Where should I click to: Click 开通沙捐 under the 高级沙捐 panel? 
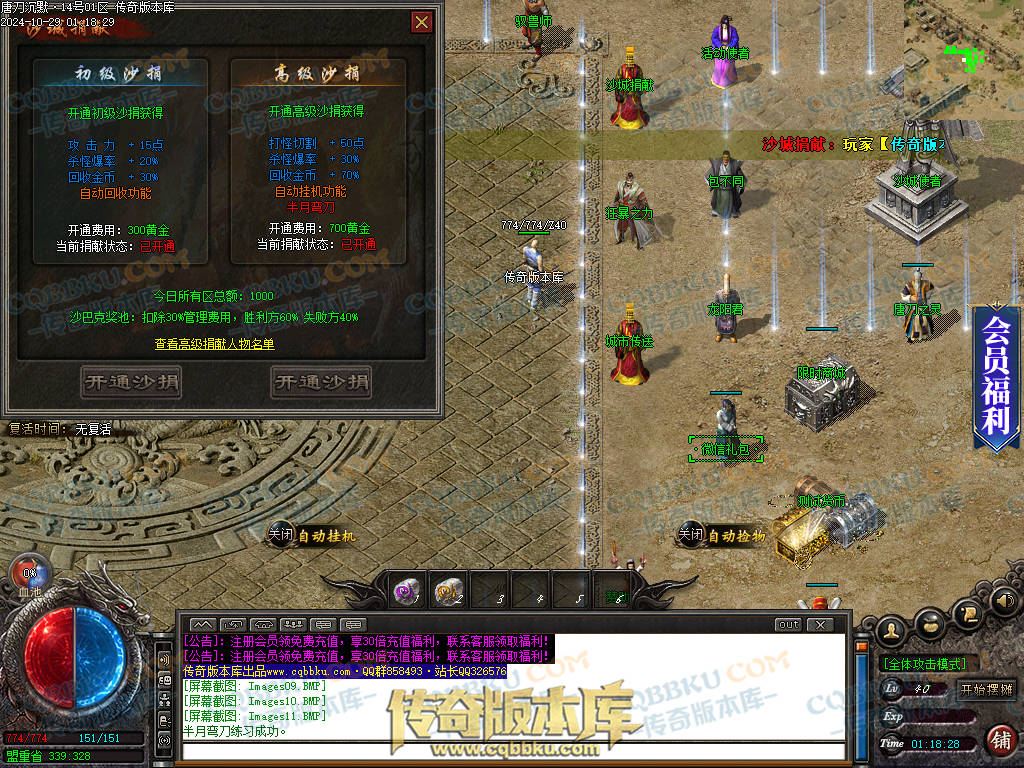coord(320,382)
